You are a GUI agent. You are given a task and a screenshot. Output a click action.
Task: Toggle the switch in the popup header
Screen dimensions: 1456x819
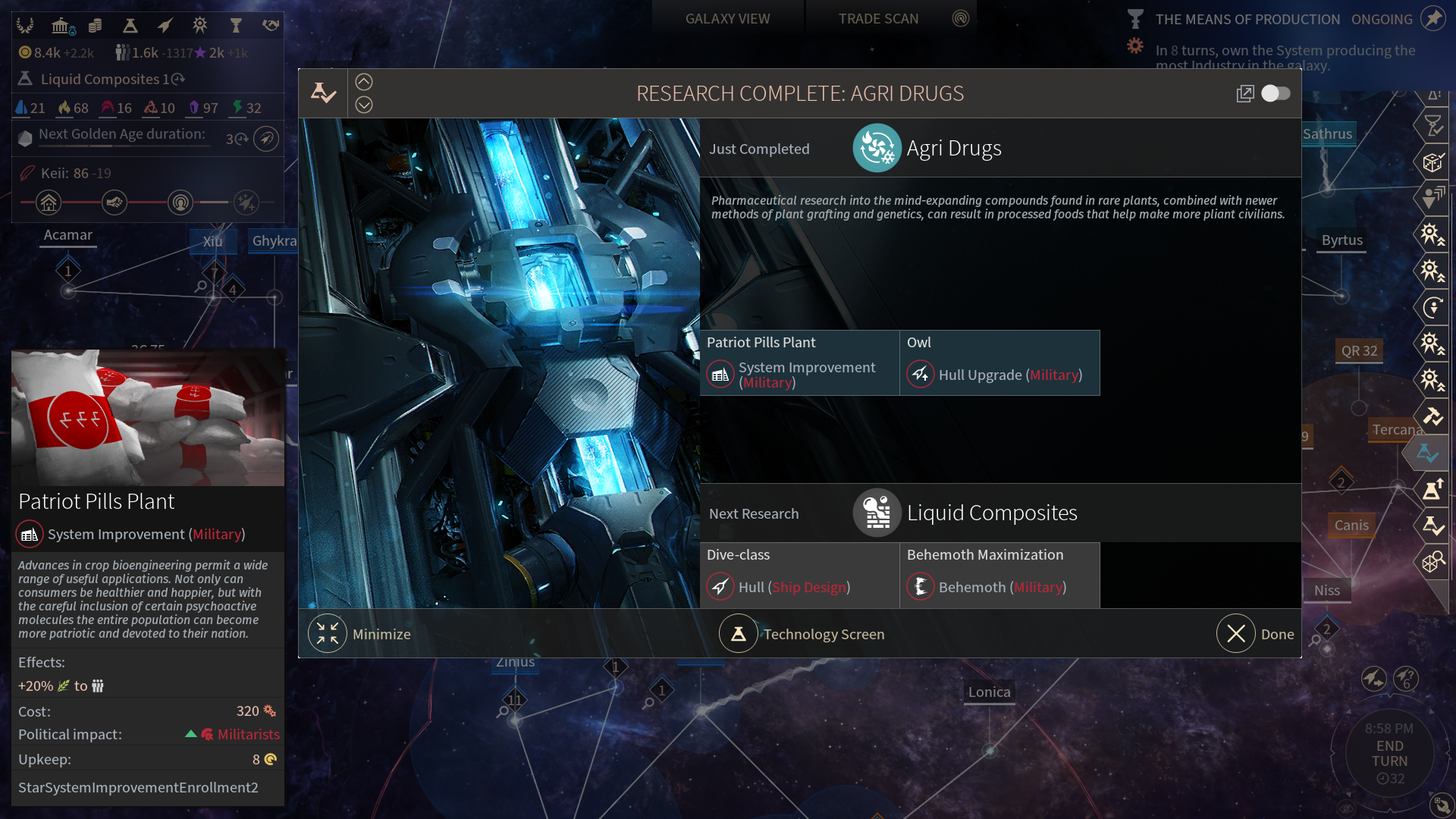tap(1276, 93)
